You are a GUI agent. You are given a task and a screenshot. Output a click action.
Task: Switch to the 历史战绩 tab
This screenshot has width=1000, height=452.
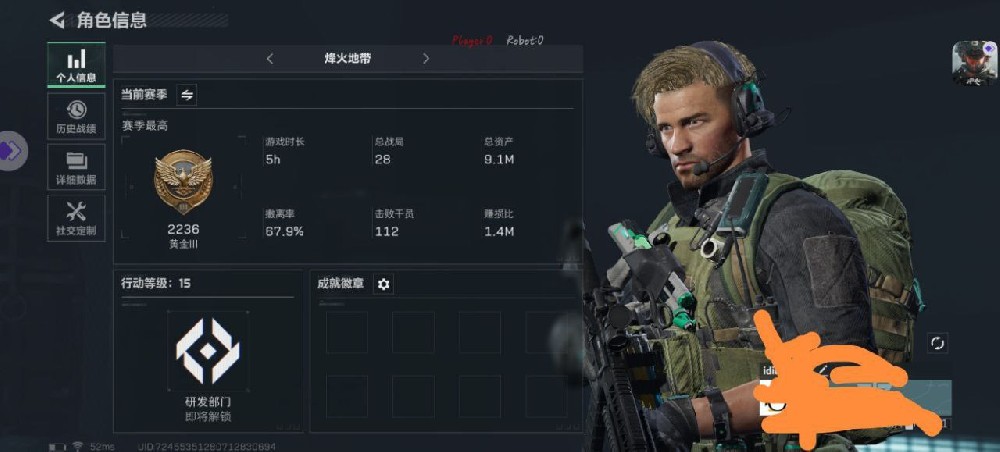pos(76,116)
